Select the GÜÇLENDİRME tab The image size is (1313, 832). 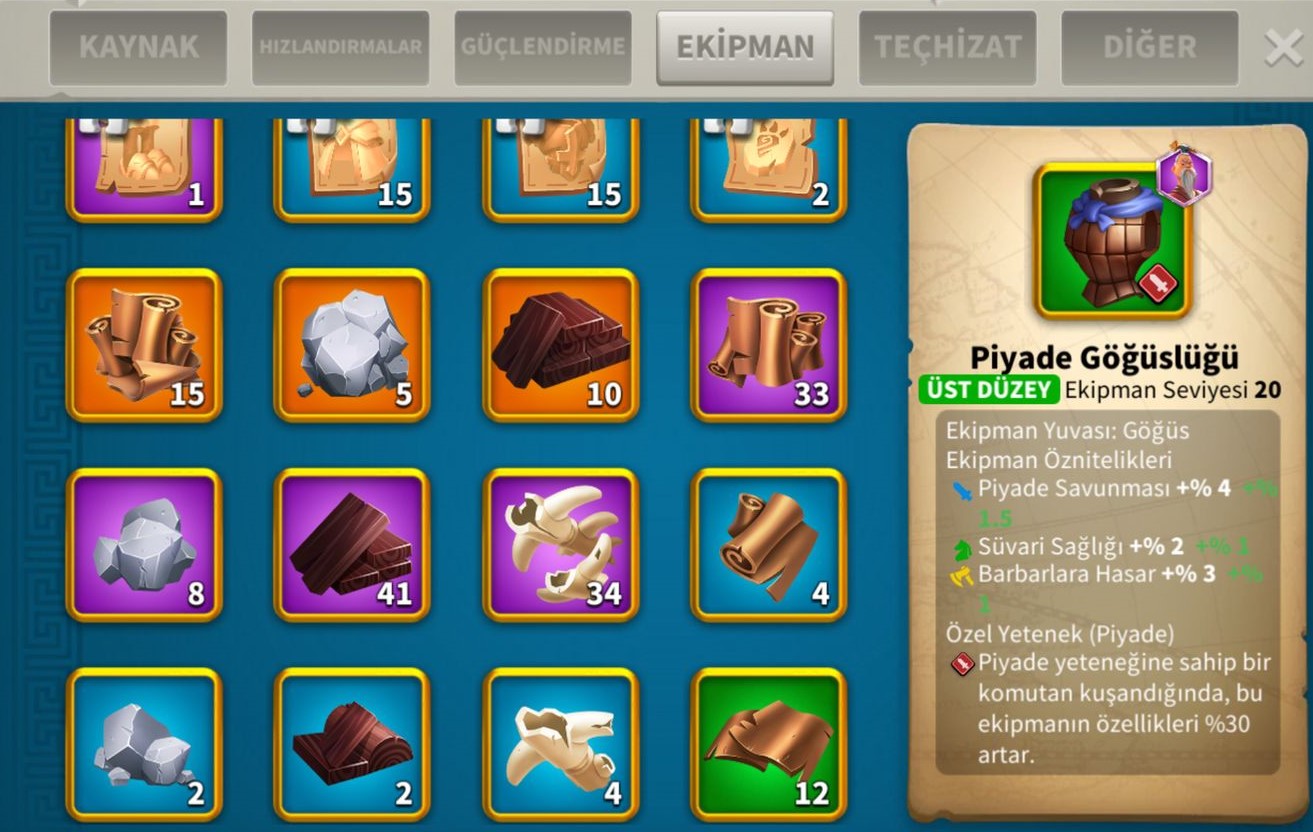click(543, 47)
